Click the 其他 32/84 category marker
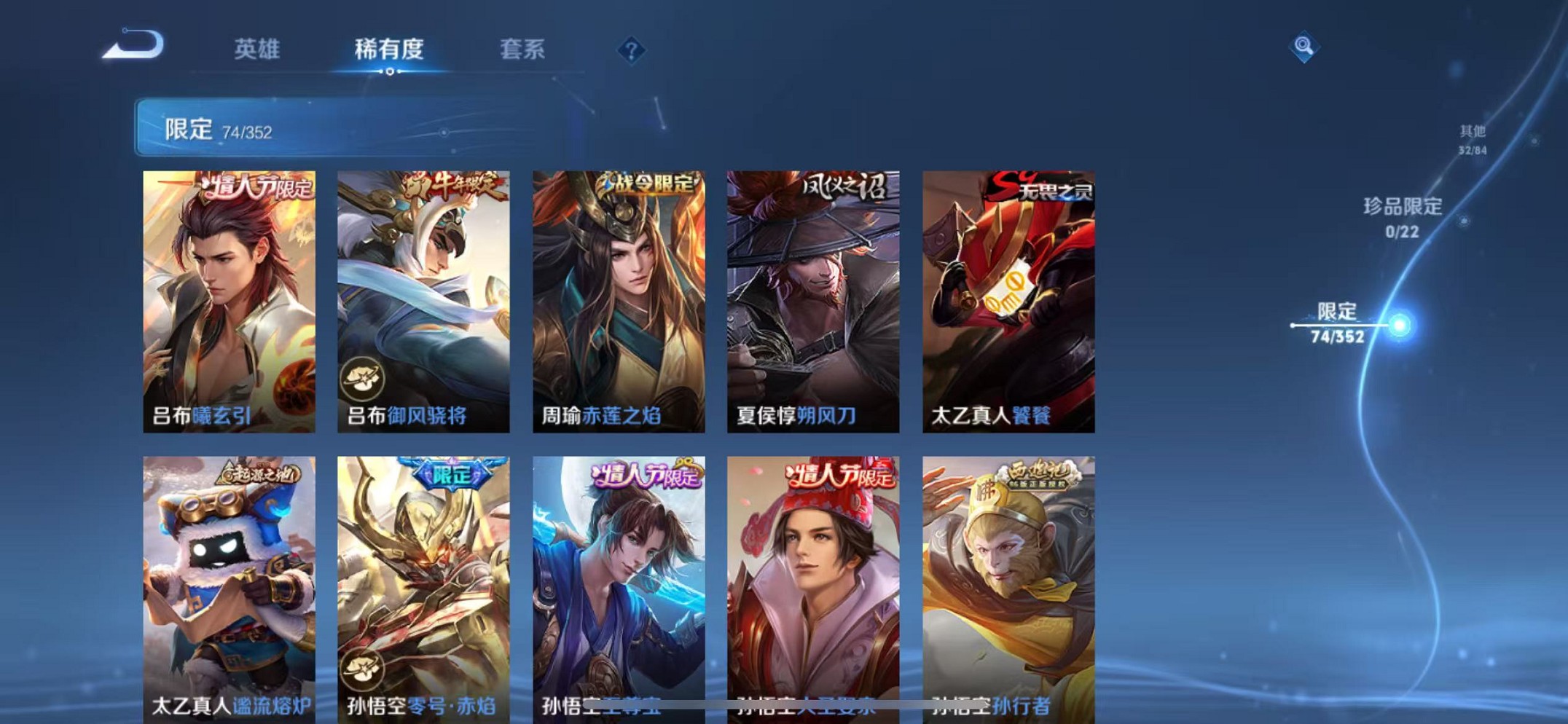Screen dimensions: 1568x724 [1471, 138]
